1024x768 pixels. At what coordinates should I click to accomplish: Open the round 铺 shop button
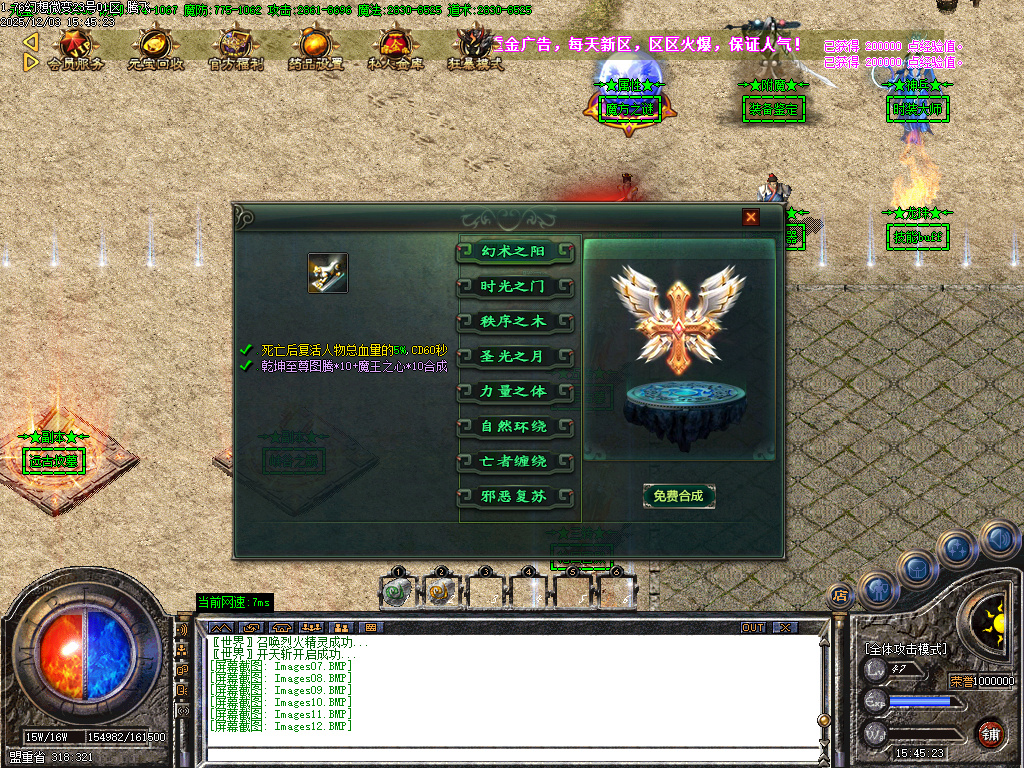(x=990, y=731)
